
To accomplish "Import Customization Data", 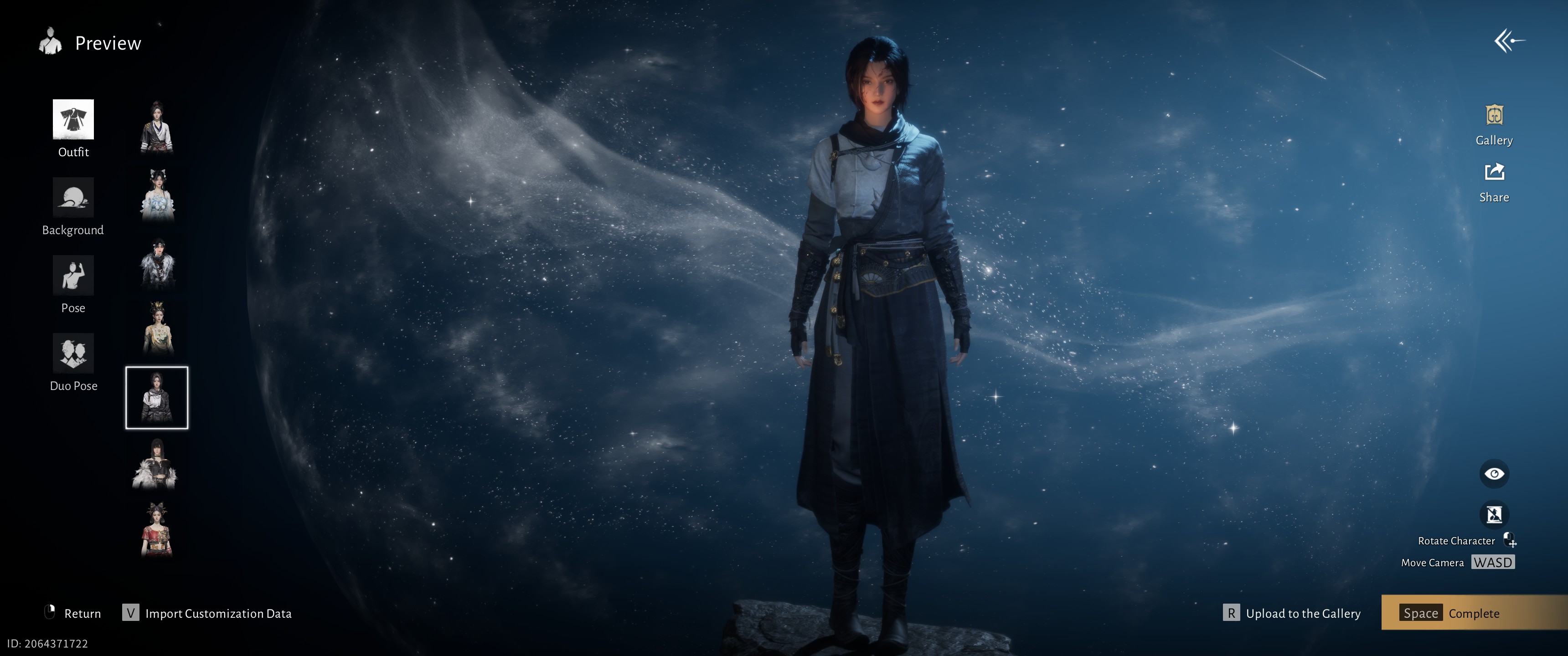I will tap(207, 613).
